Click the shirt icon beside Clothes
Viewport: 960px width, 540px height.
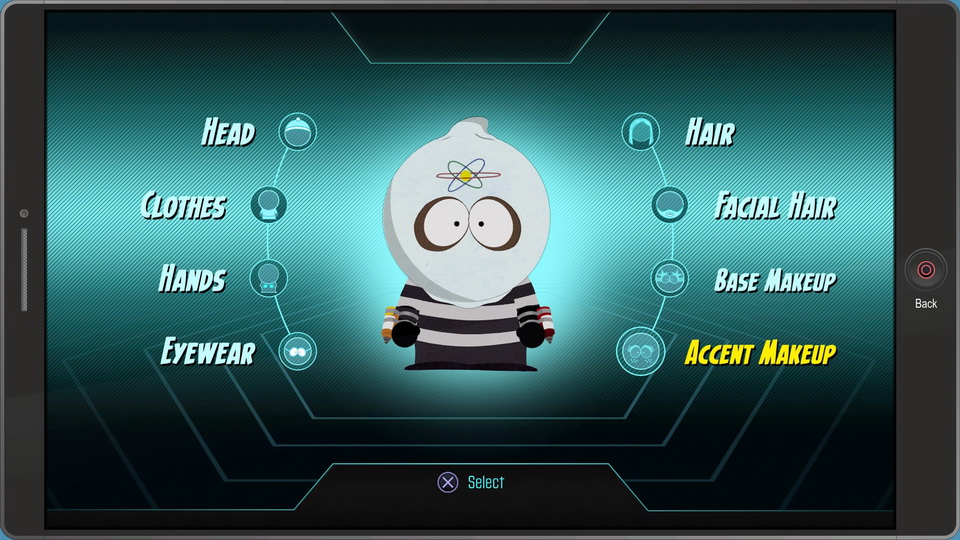coord(268,205)
